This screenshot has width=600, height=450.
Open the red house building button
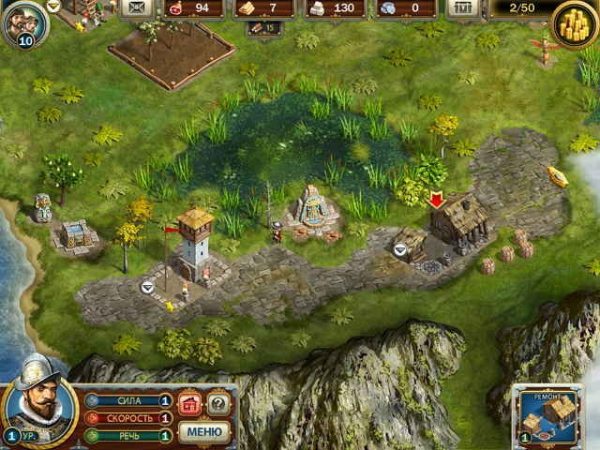point(190,404)
